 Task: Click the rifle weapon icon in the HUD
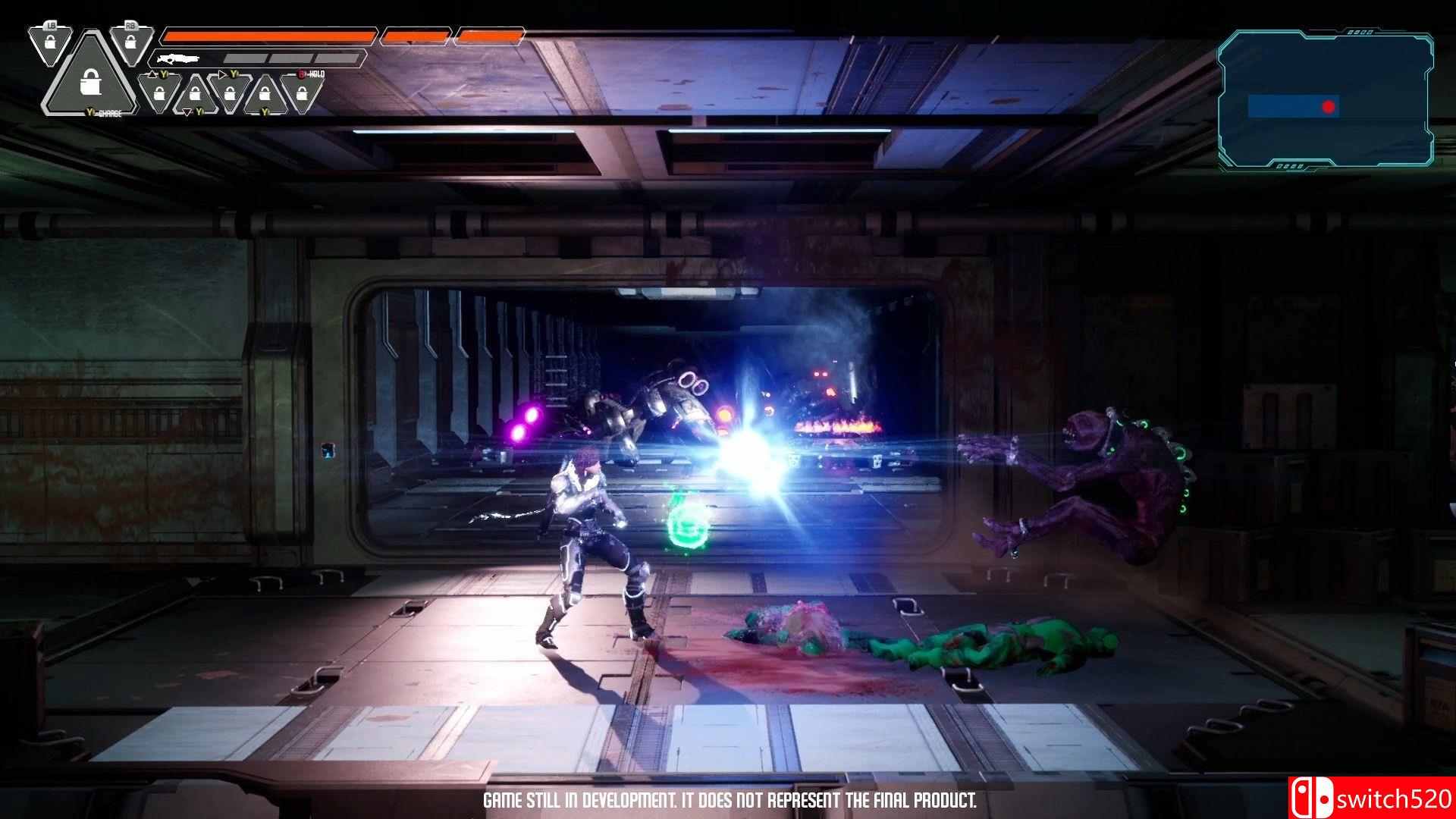179,60
